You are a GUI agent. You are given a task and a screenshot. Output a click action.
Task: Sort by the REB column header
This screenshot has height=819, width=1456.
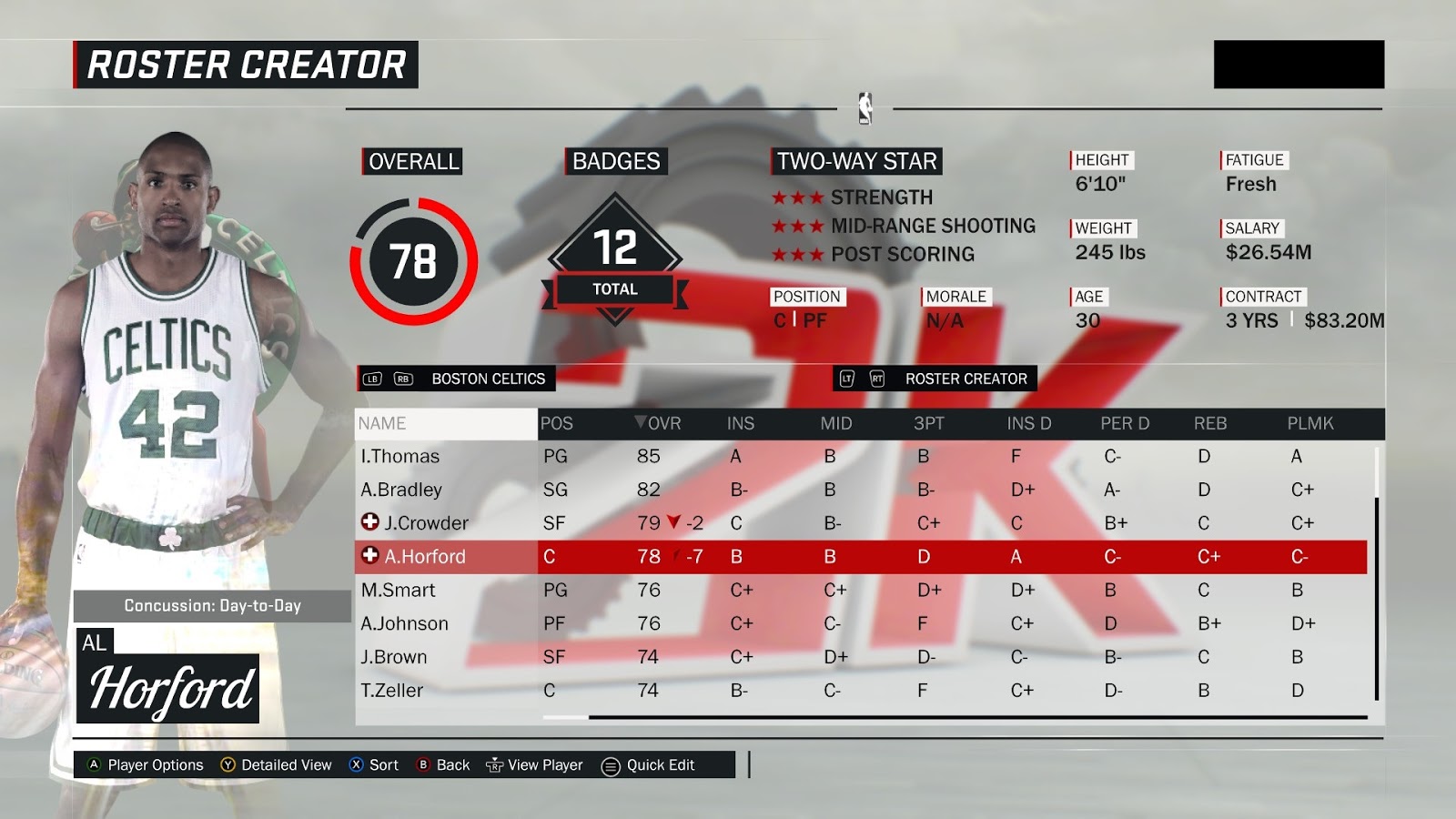(x=1210, y=423)
